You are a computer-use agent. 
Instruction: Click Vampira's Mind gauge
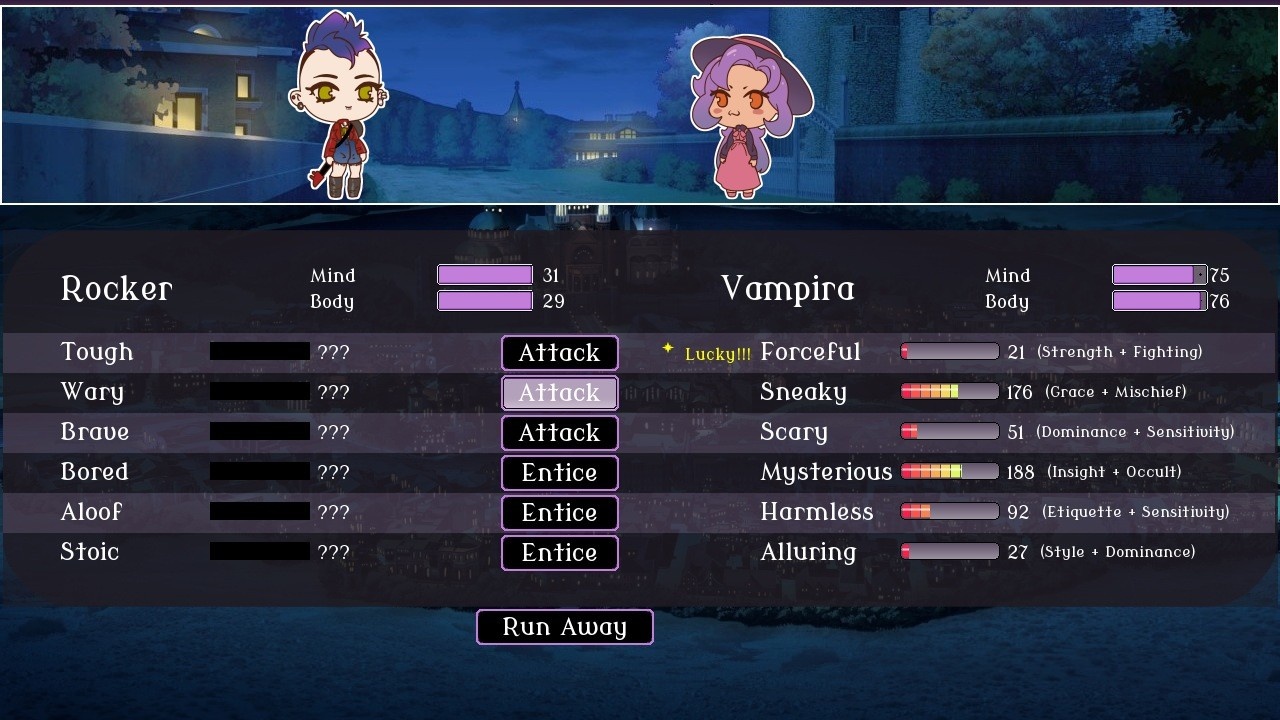[x=1158, y=274]
